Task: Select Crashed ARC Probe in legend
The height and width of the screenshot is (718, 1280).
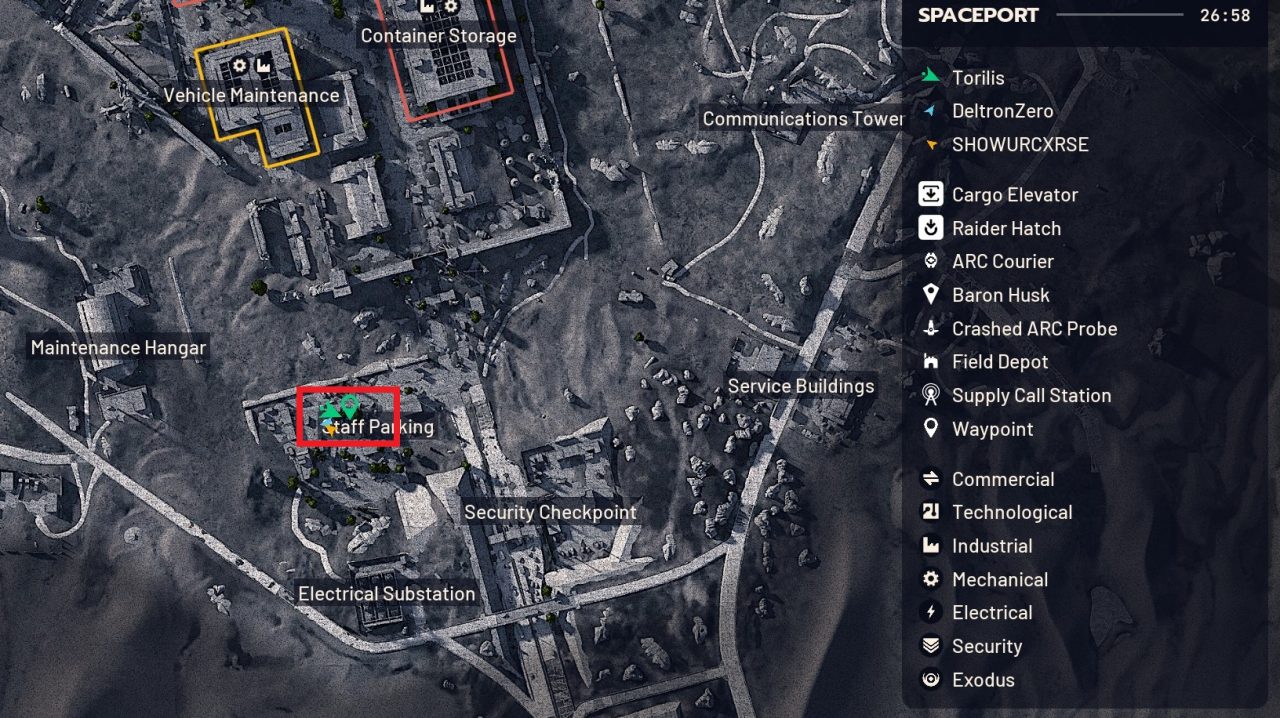Action: tap(1034, 329)
